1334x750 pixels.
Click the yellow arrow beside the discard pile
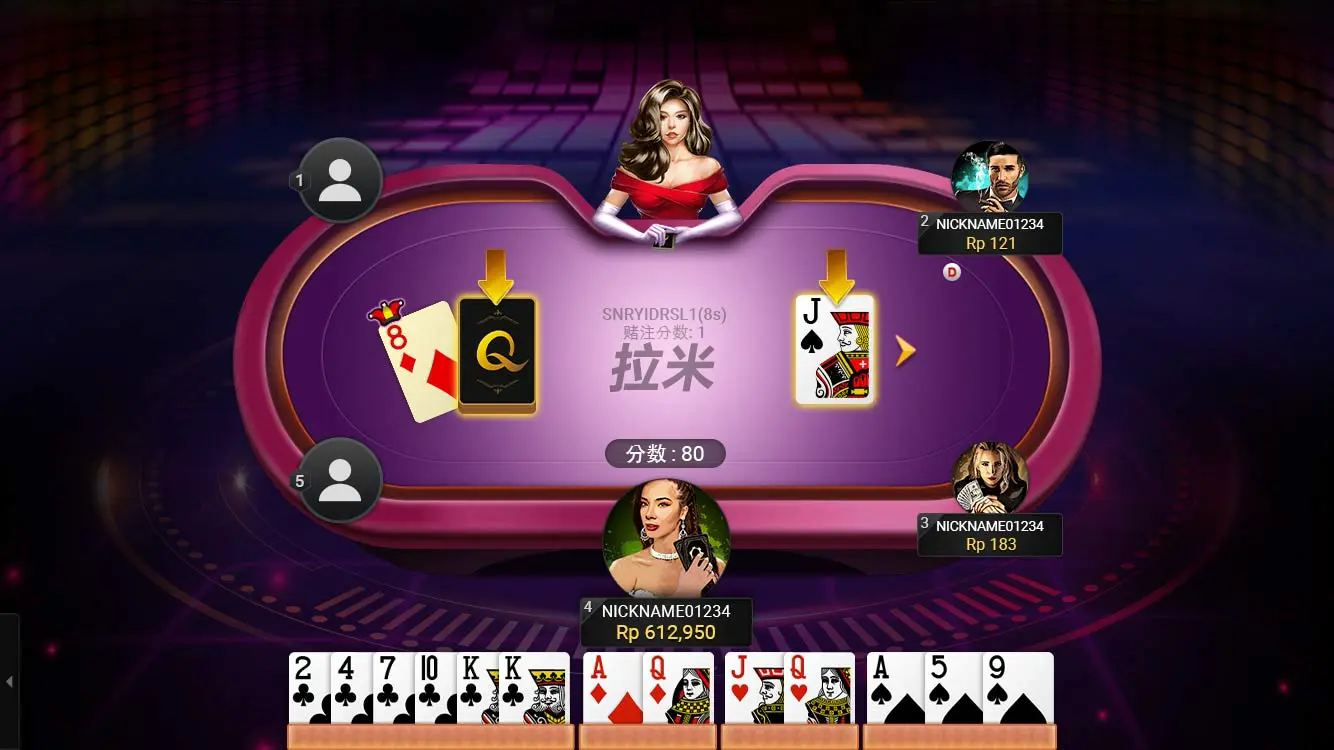pyautogui.click(x=905, y=350)
